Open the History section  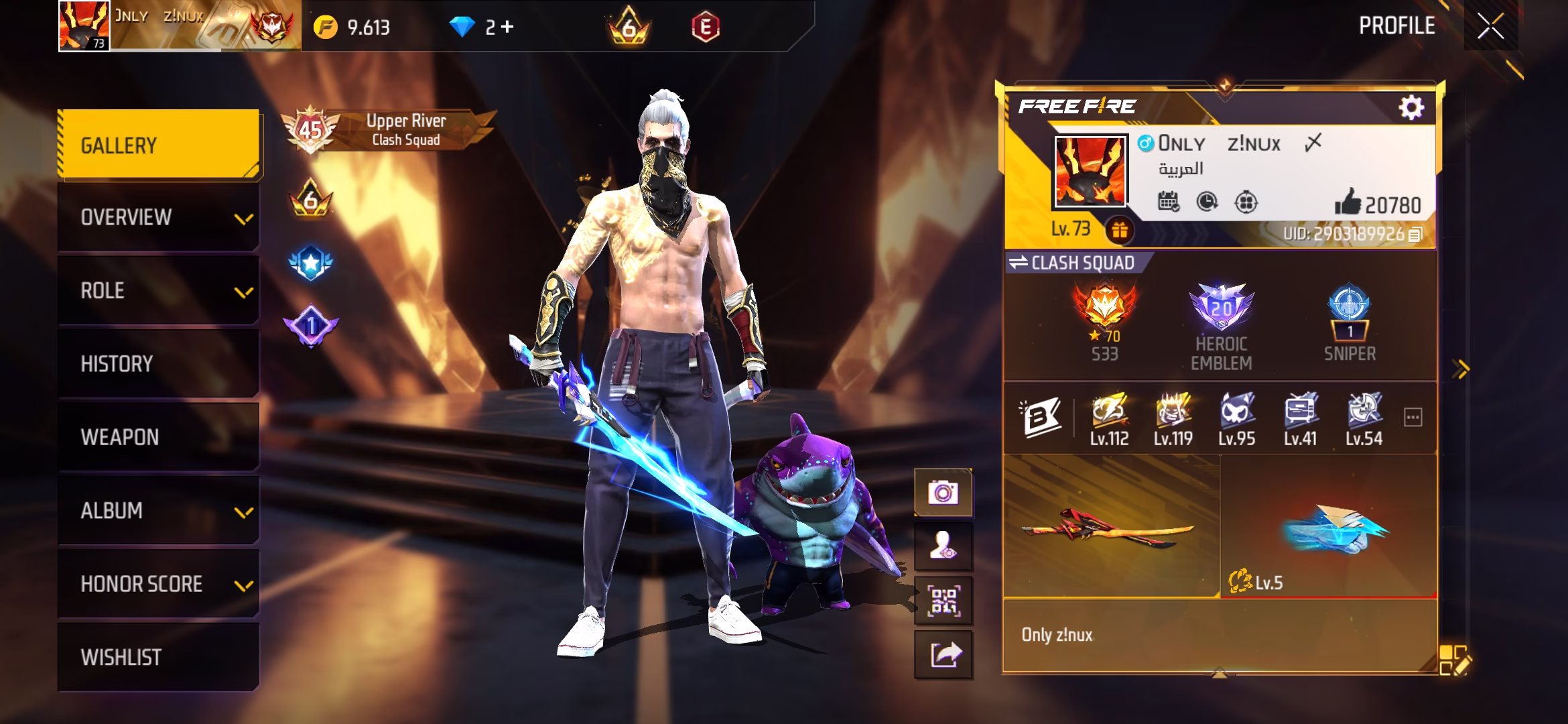tap(159, 364)
